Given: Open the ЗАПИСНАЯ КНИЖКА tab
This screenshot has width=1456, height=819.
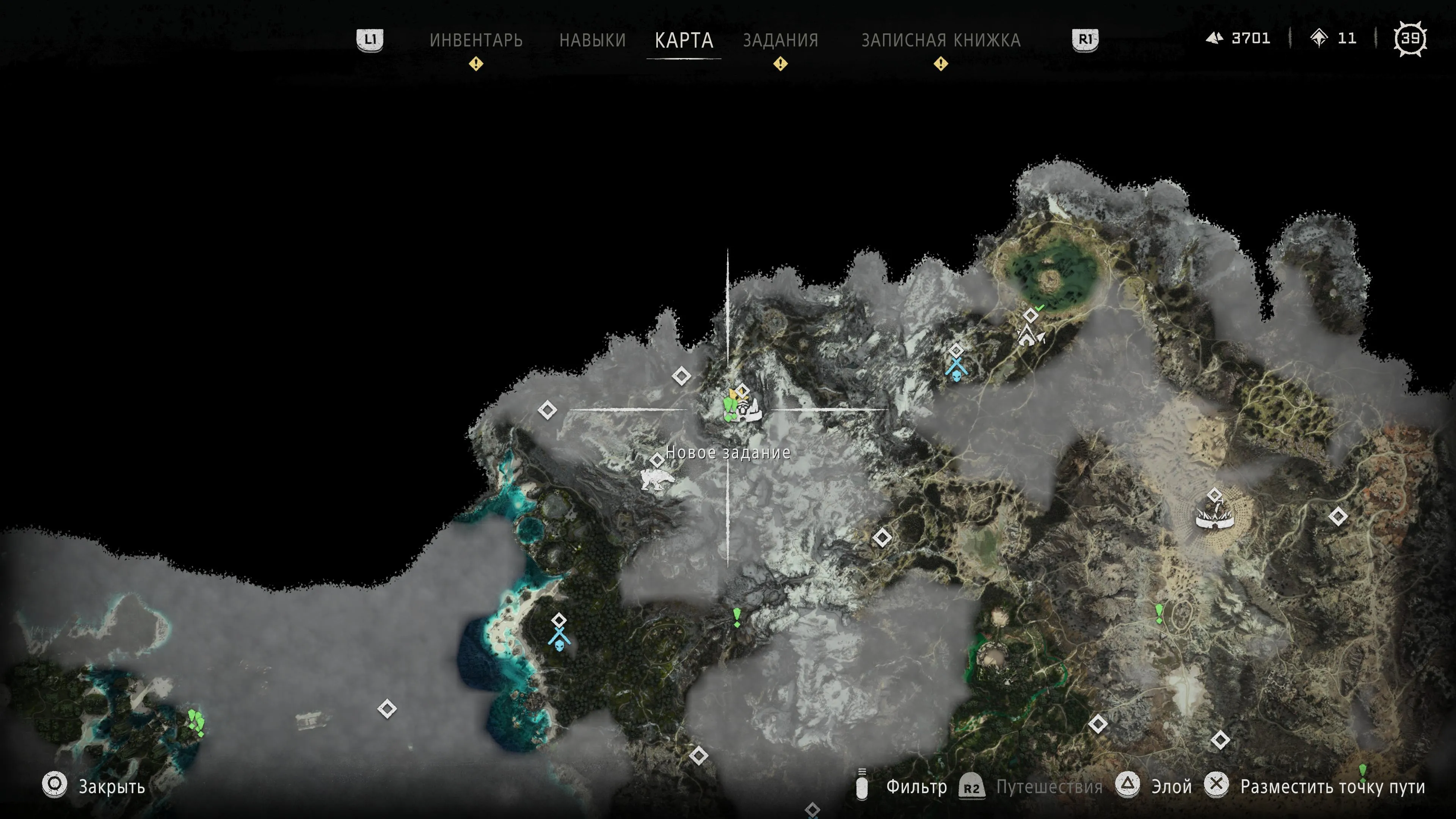Looking at the screenshot, I should 940,40.
